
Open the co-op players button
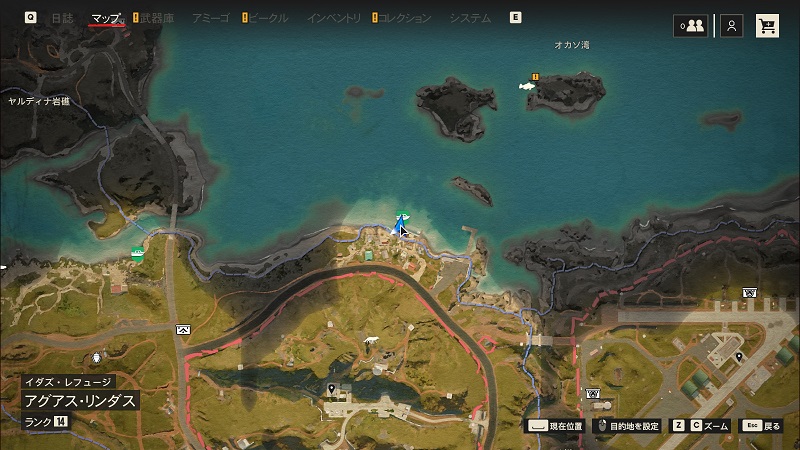690,26
